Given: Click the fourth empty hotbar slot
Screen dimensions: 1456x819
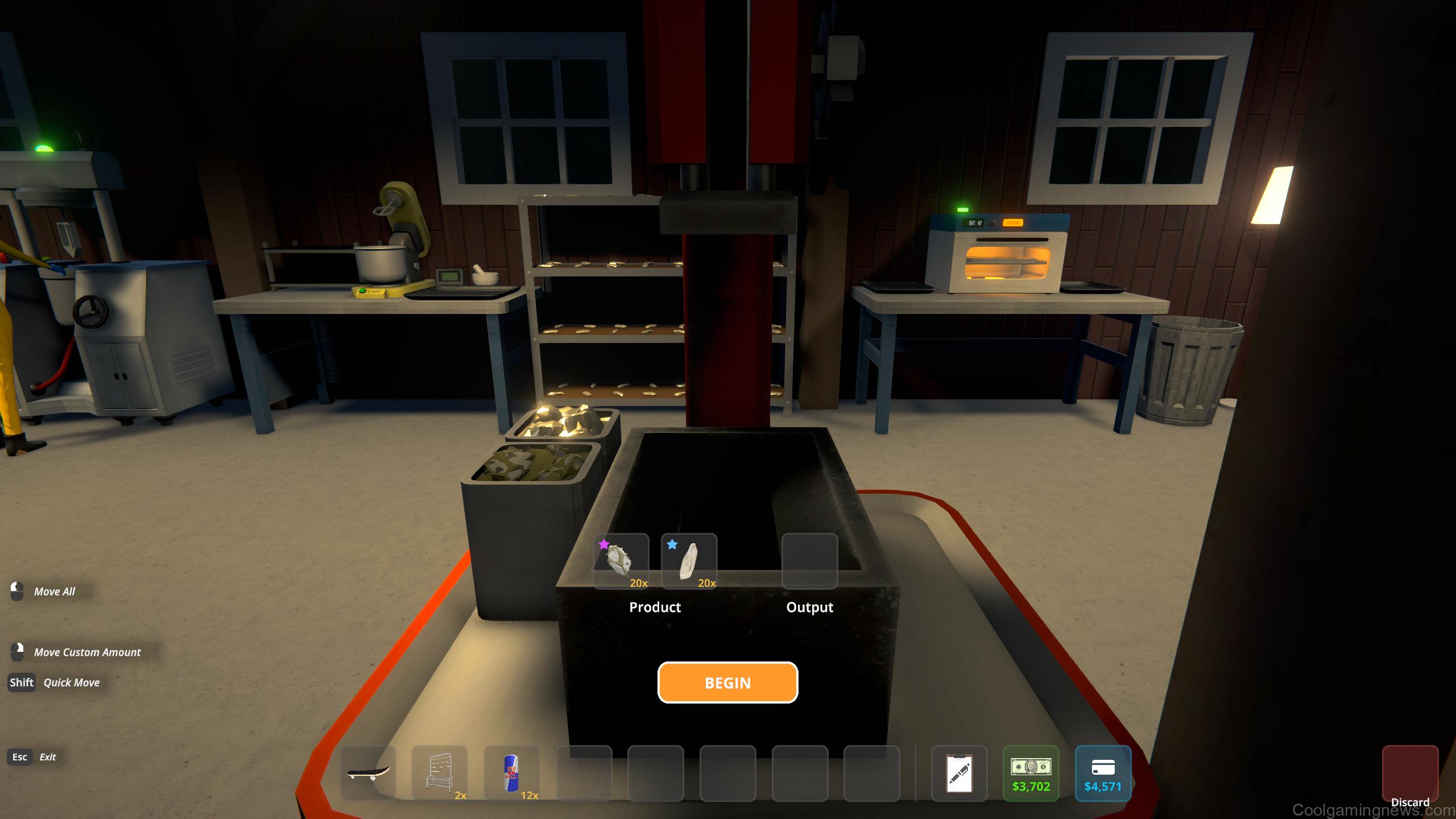Looking at the screenshot, I should (x=584, y=774).
